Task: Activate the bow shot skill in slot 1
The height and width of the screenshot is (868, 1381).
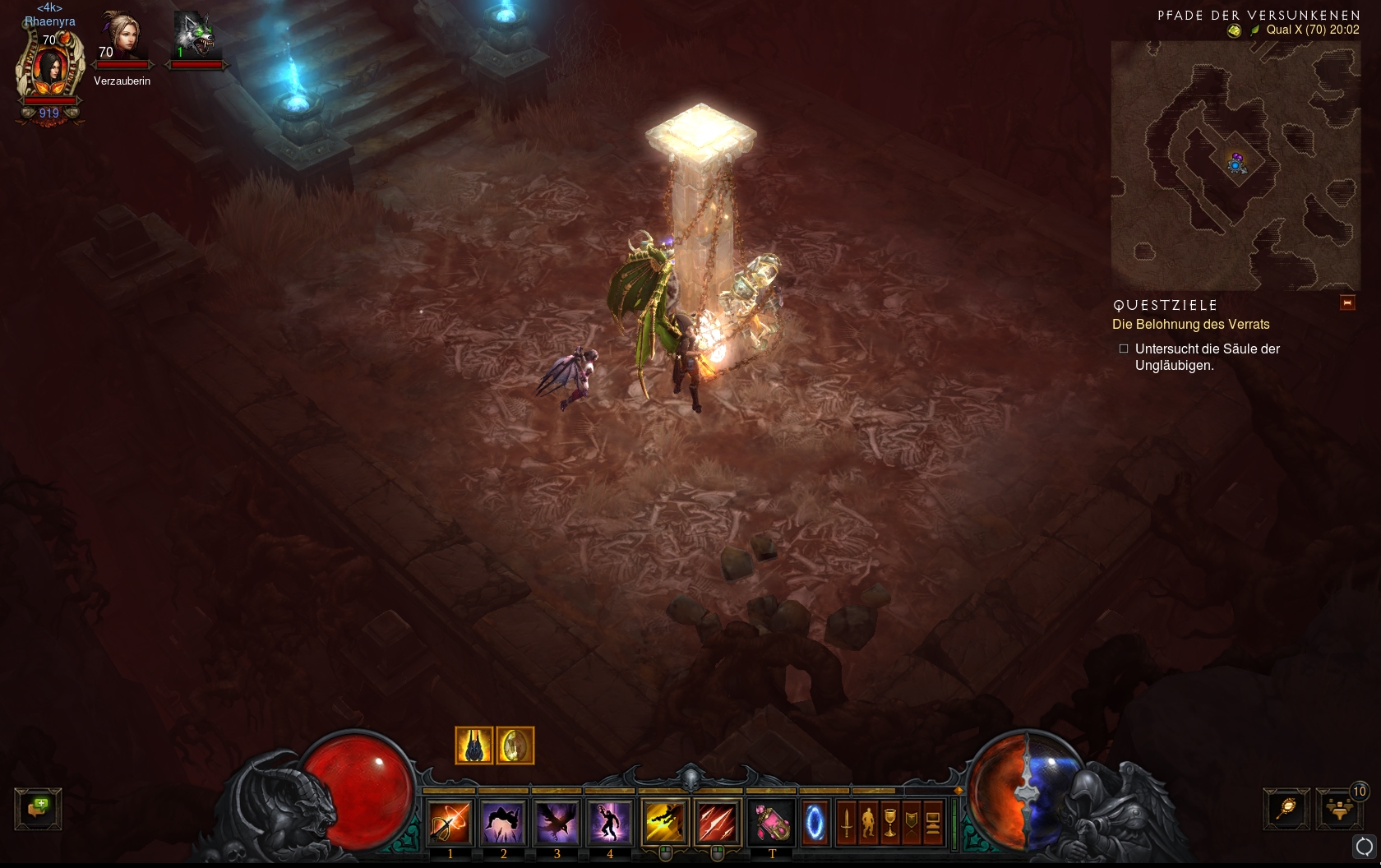Action: coord(450,821)
